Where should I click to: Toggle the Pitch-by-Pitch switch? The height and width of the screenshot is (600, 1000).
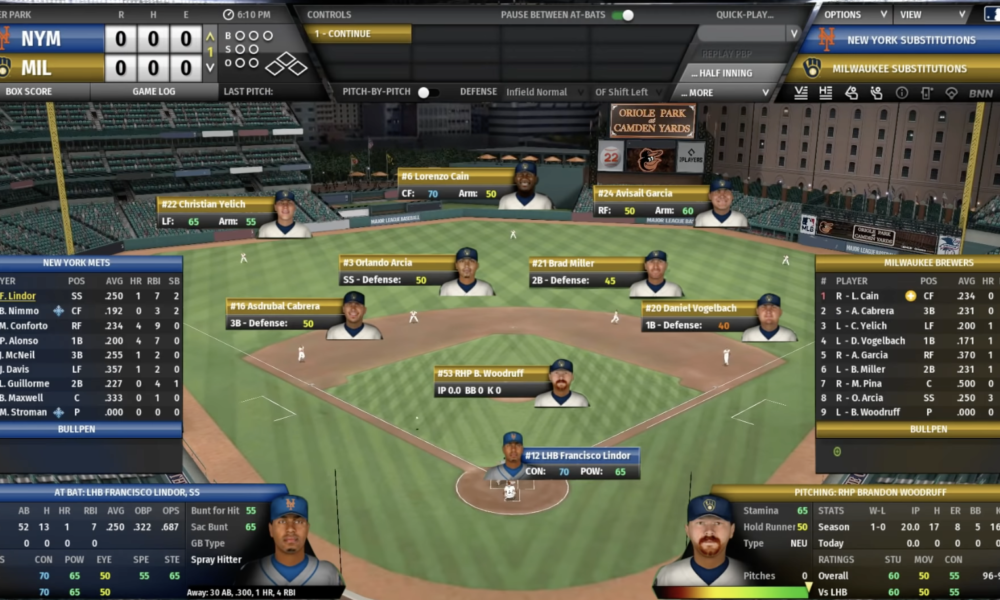pos(427,92)
